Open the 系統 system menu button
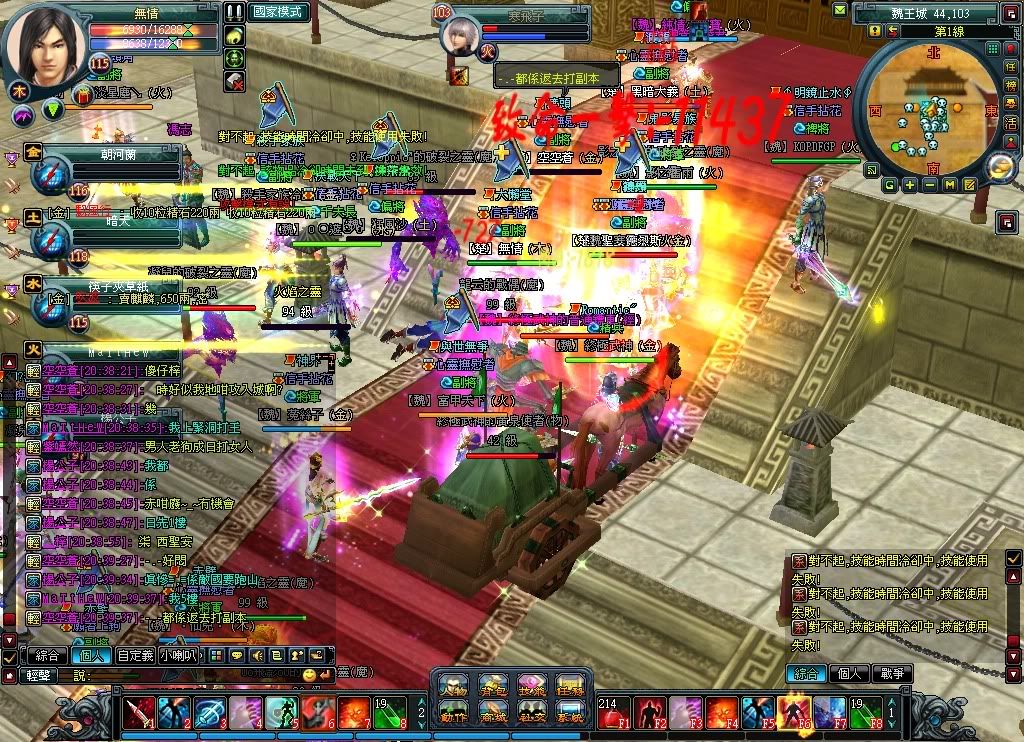This screenshot has width=1024, height=742. 569,716
